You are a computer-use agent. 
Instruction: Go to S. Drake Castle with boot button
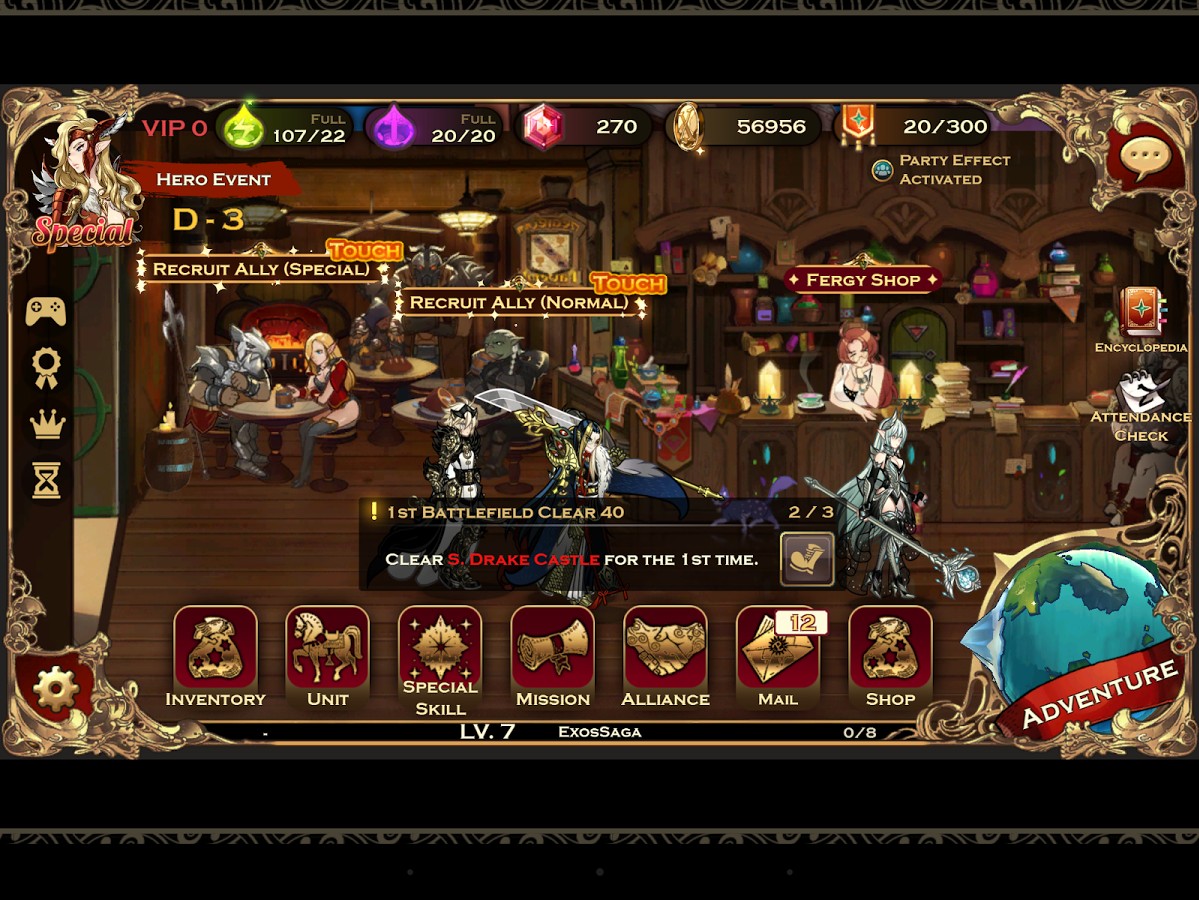point(807,559)
